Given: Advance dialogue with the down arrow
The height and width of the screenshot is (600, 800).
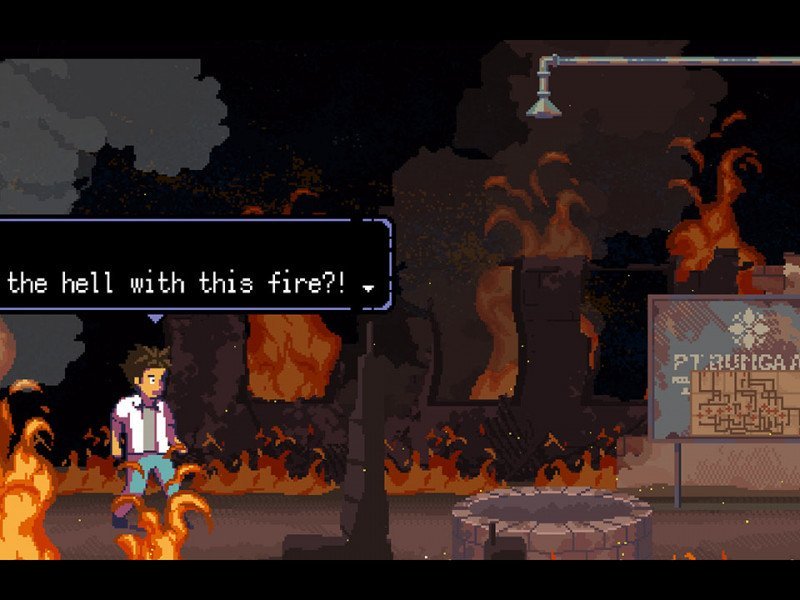Looking at the screenshot, I should (369, 288).
